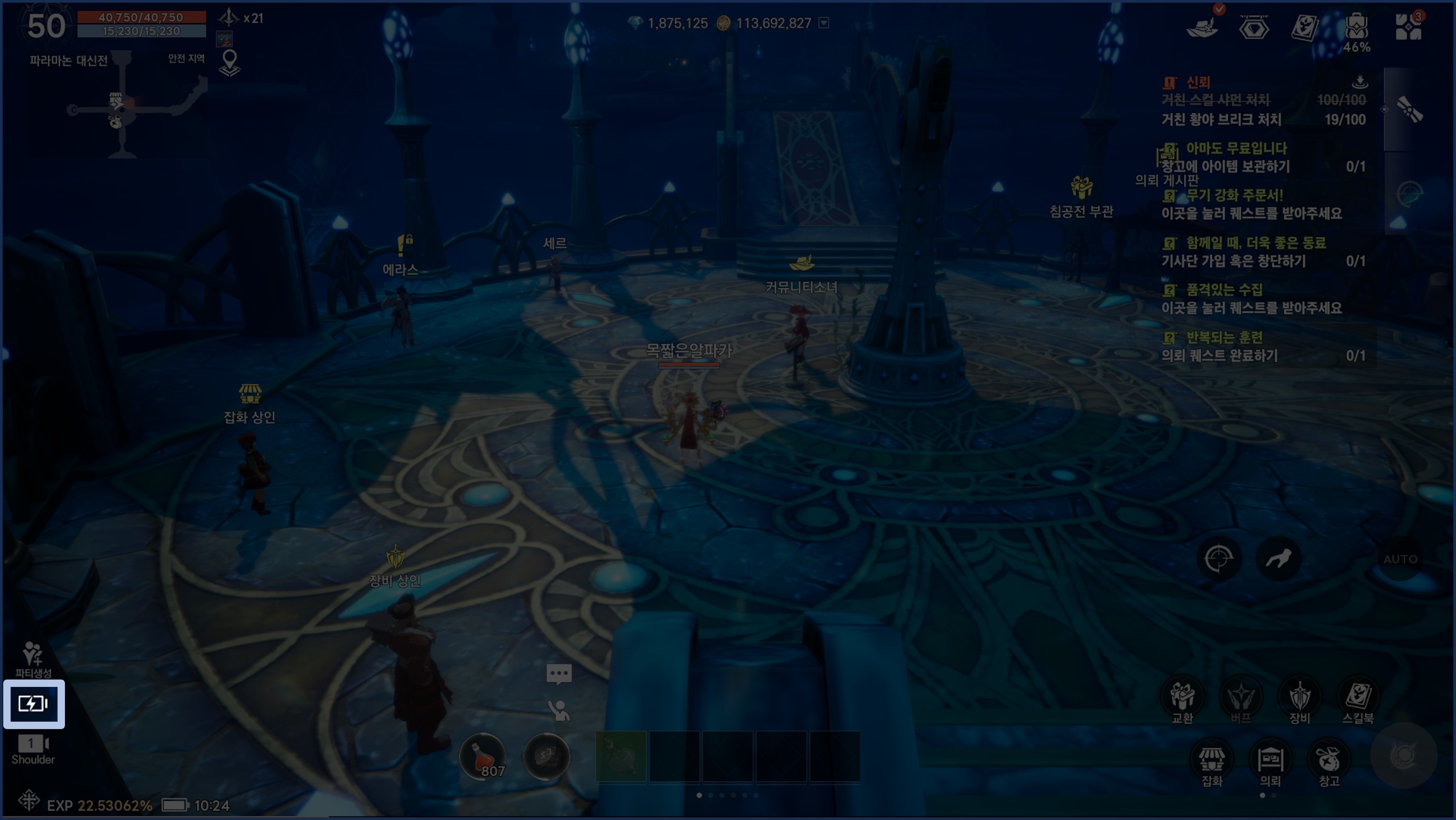Screen dimensions: 1456x820
Task: Use the red potion slot showing 807
Action: tap(482, 757)
